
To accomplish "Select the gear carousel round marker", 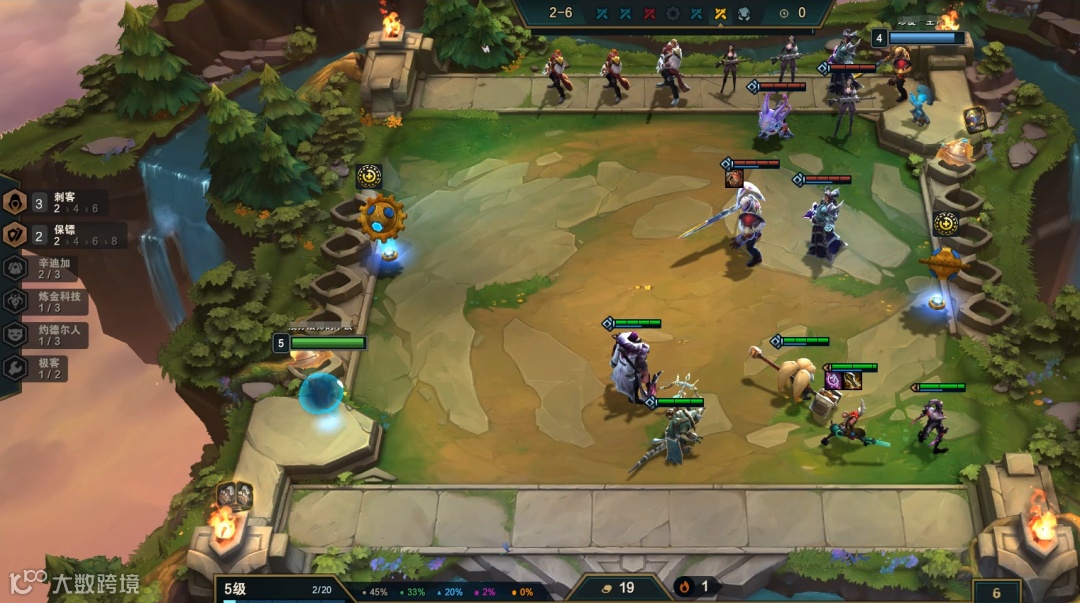I will [672, 13].
